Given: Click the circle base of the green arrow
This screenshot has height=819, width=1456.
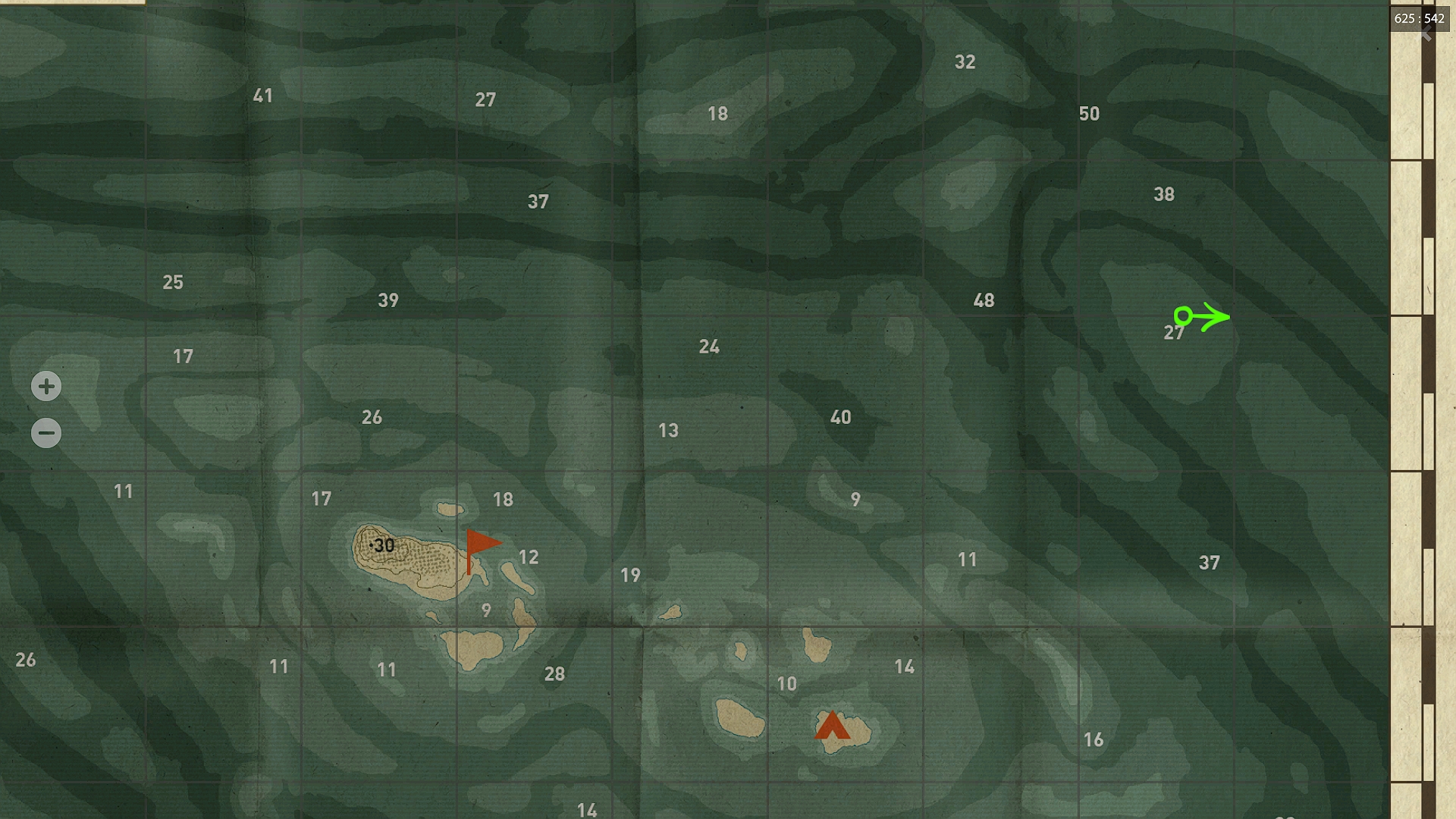Looking at the screenshot, I should pyautogui.click(x=1182, y=315).
